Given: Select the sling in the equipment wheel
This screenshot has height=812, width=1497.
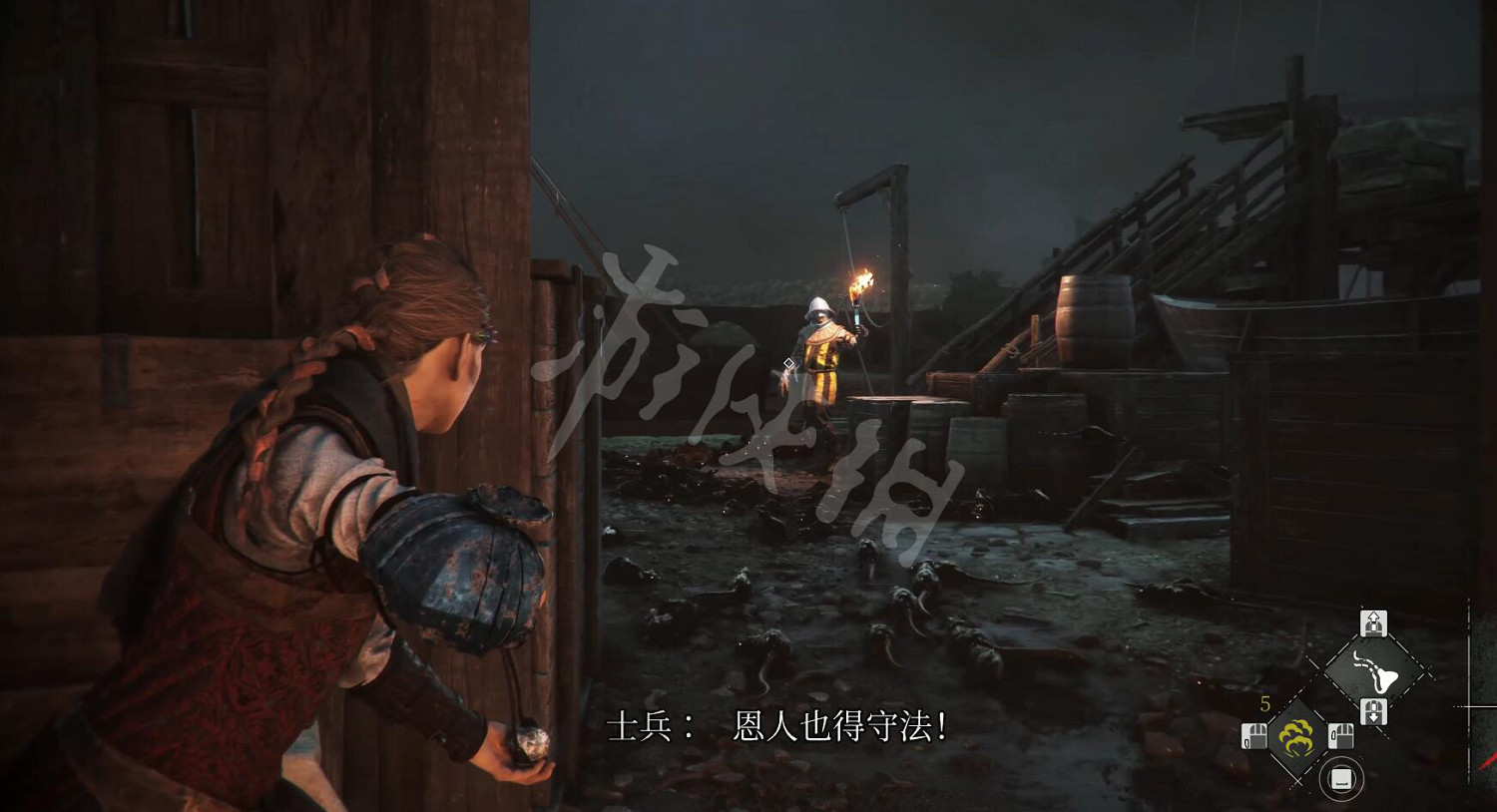Looking at the screenshot, I should point(1374,670).
